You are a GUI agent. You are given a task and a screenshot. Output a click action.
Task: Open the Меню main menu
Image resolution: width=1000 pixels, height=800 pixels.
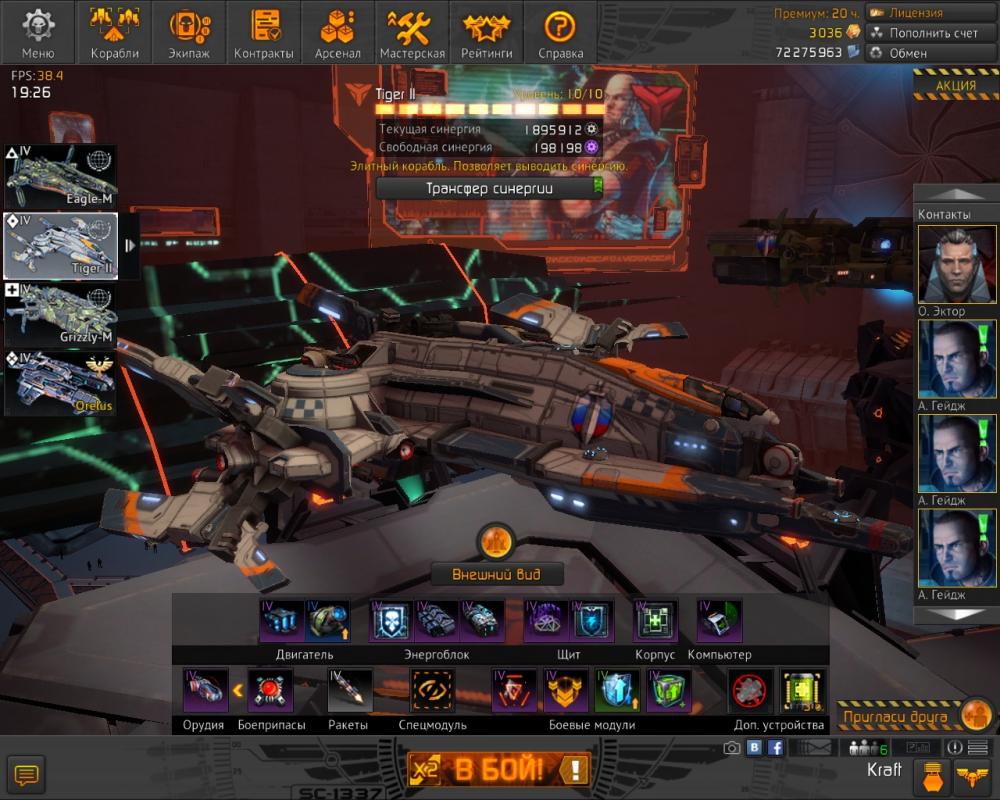pos(37,33)
